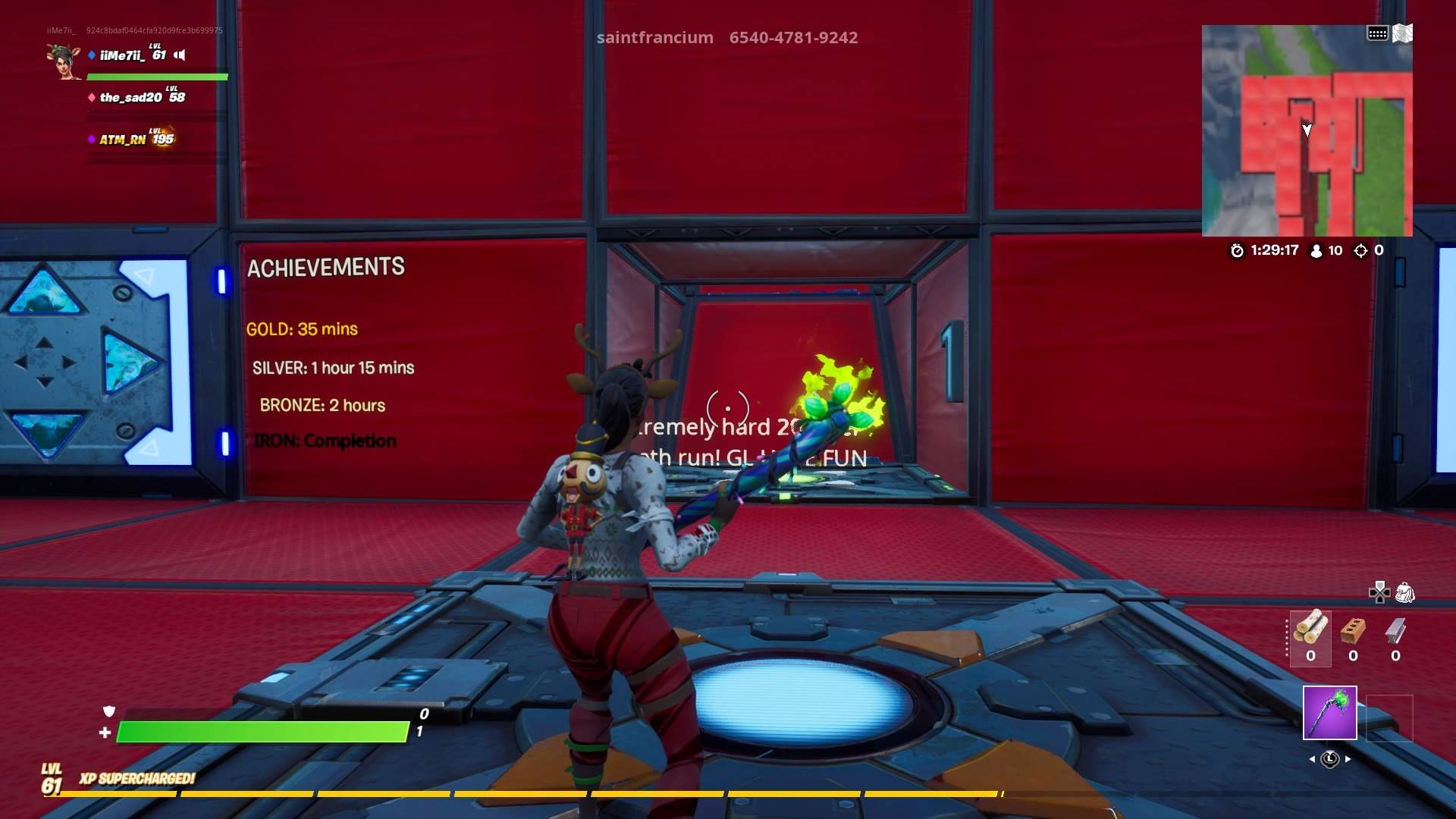
Task: Select the metal resource icon
Action: click(1394, 630)
